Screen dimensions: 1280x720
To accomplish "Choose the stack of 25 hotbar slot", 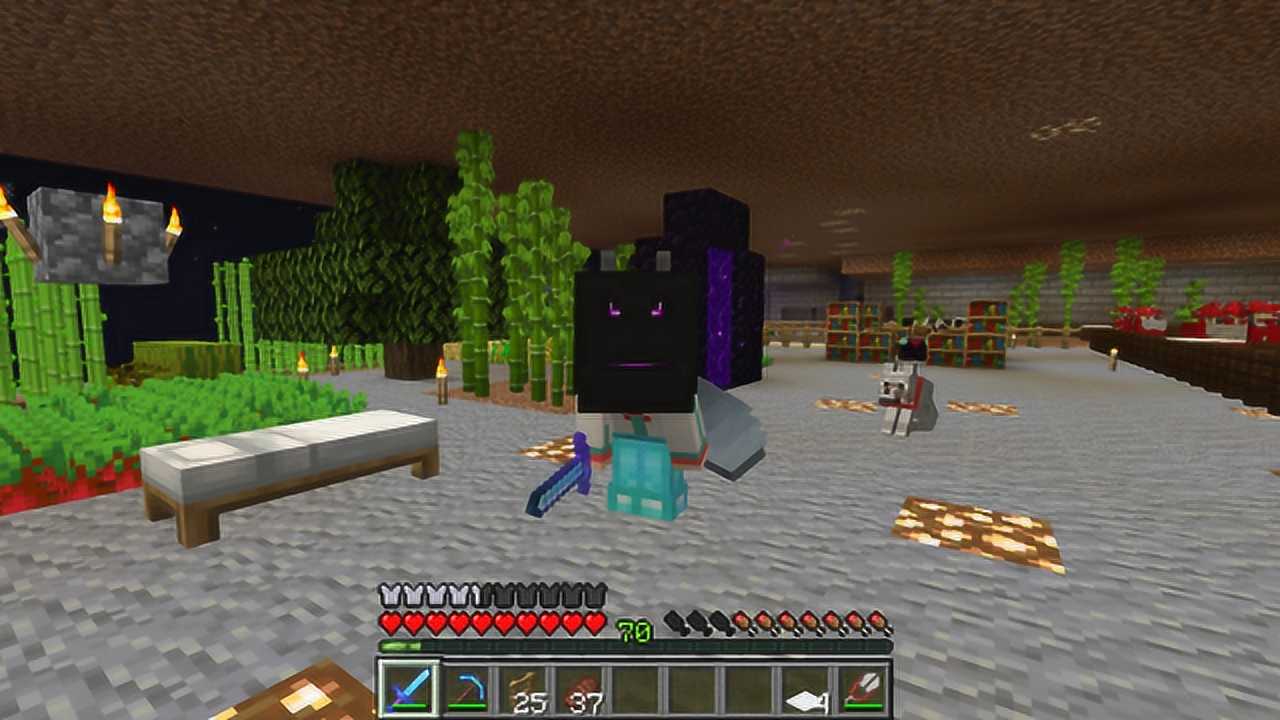I will (523, 688).
